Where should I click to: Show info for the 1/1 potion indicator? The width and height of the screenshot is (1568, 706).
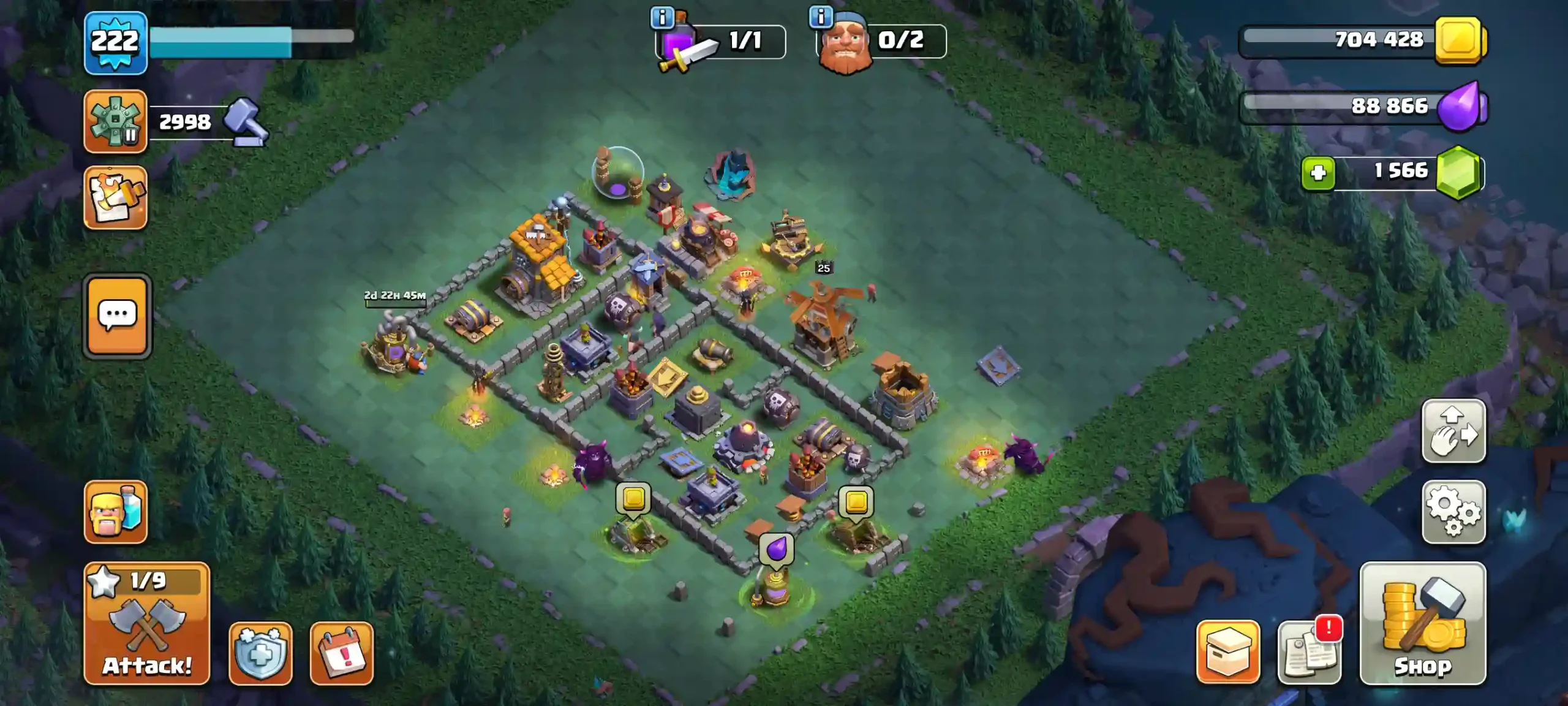(662, 18)
